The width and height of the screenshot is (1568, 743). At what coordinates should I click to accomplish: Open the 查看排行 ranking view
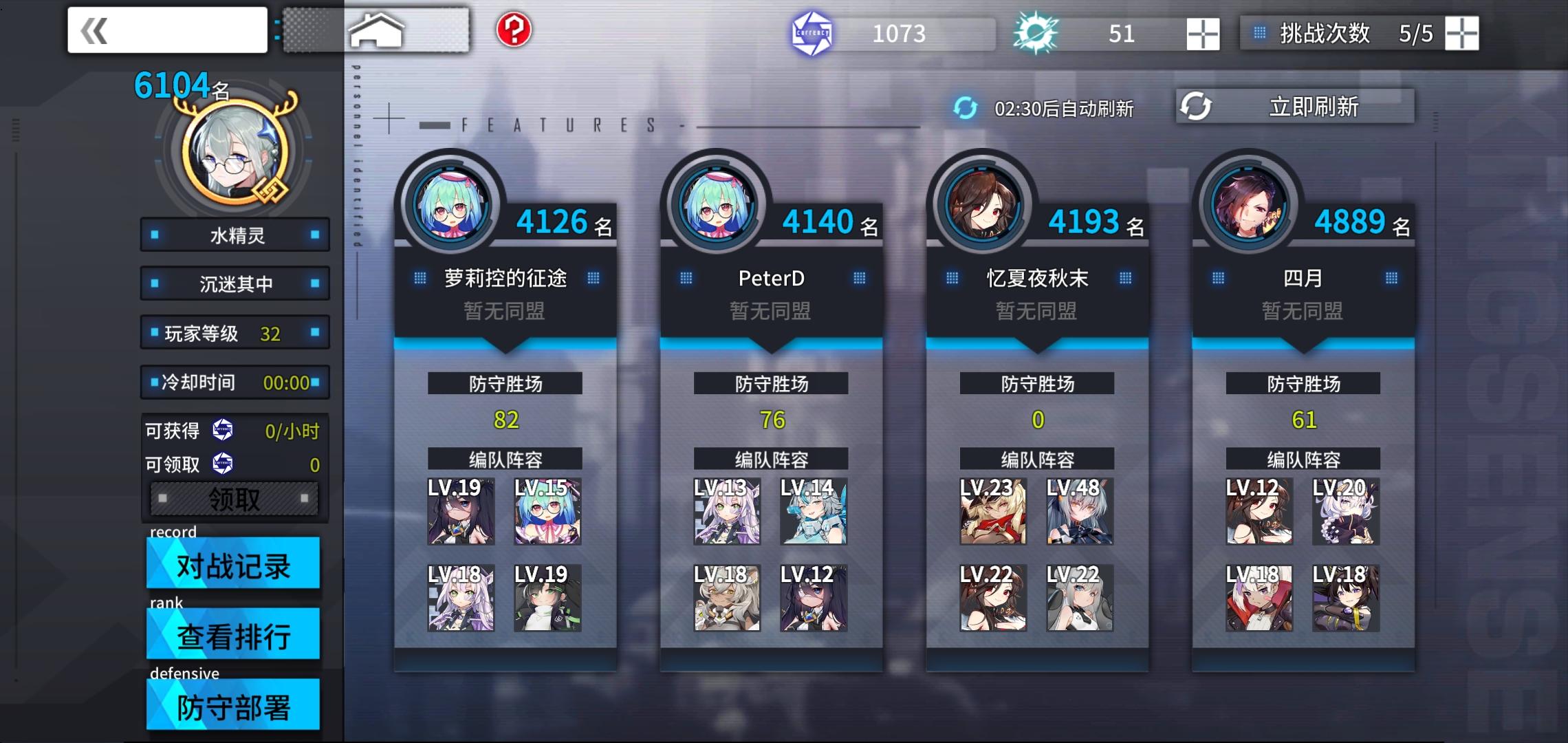click(232, 635)
